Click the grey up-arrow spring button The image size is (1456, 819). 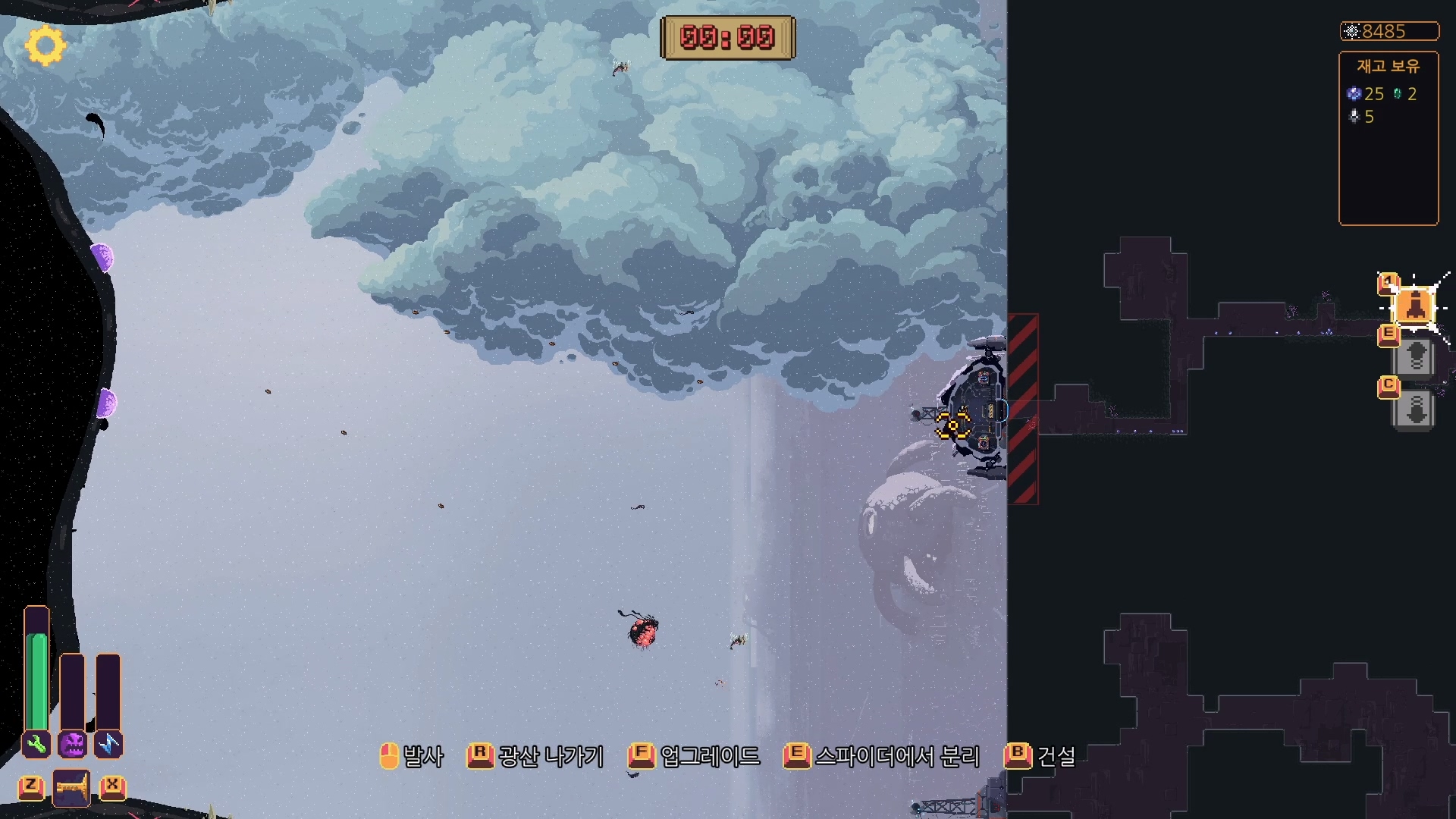click(x=1415, y=357)
